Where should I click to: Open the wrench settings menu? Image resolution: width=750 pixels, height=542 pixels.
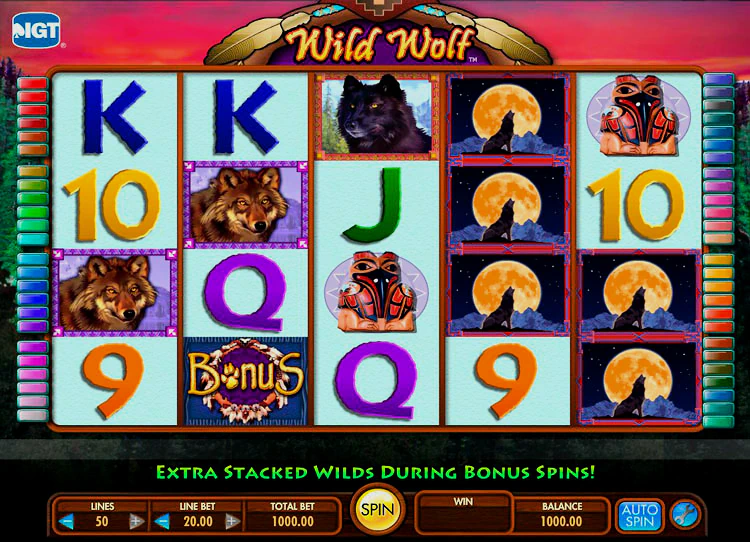[686, 515]
